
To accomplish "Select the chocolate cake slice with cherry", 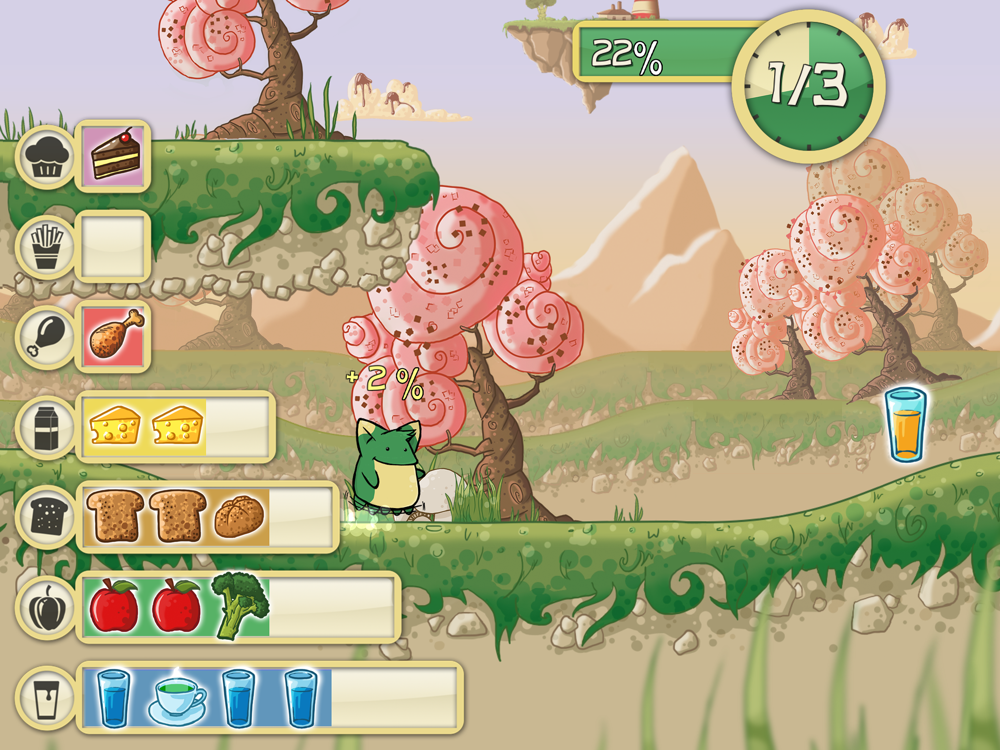I will [115, 156].
